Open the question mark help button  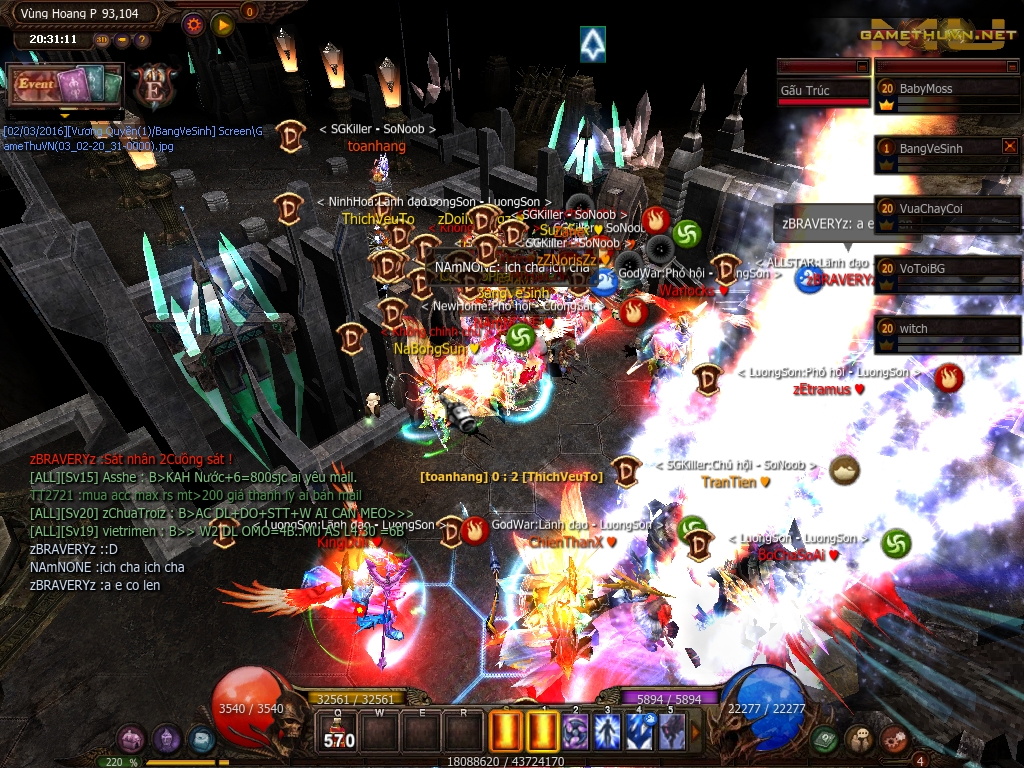coord(142,40)
